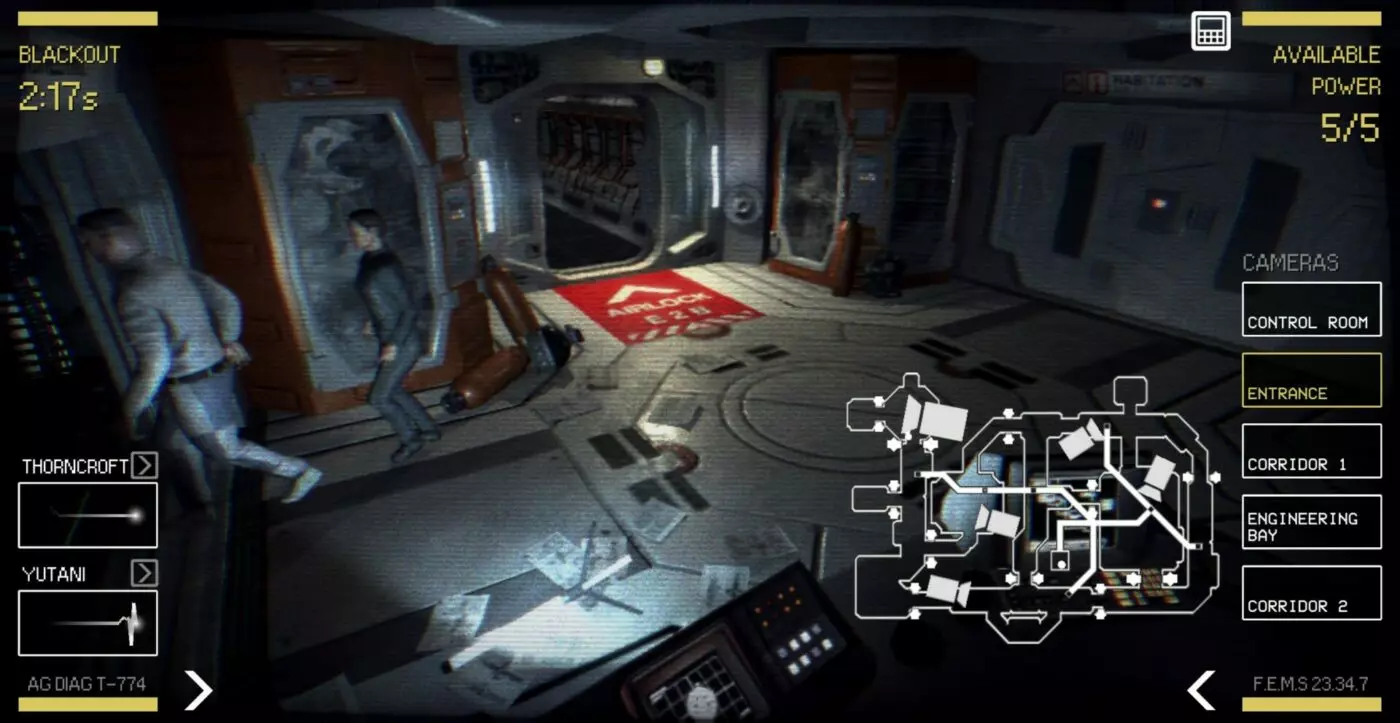
Task: Select Yutani's heartbeat monitor panel
Action: (88, 622)
